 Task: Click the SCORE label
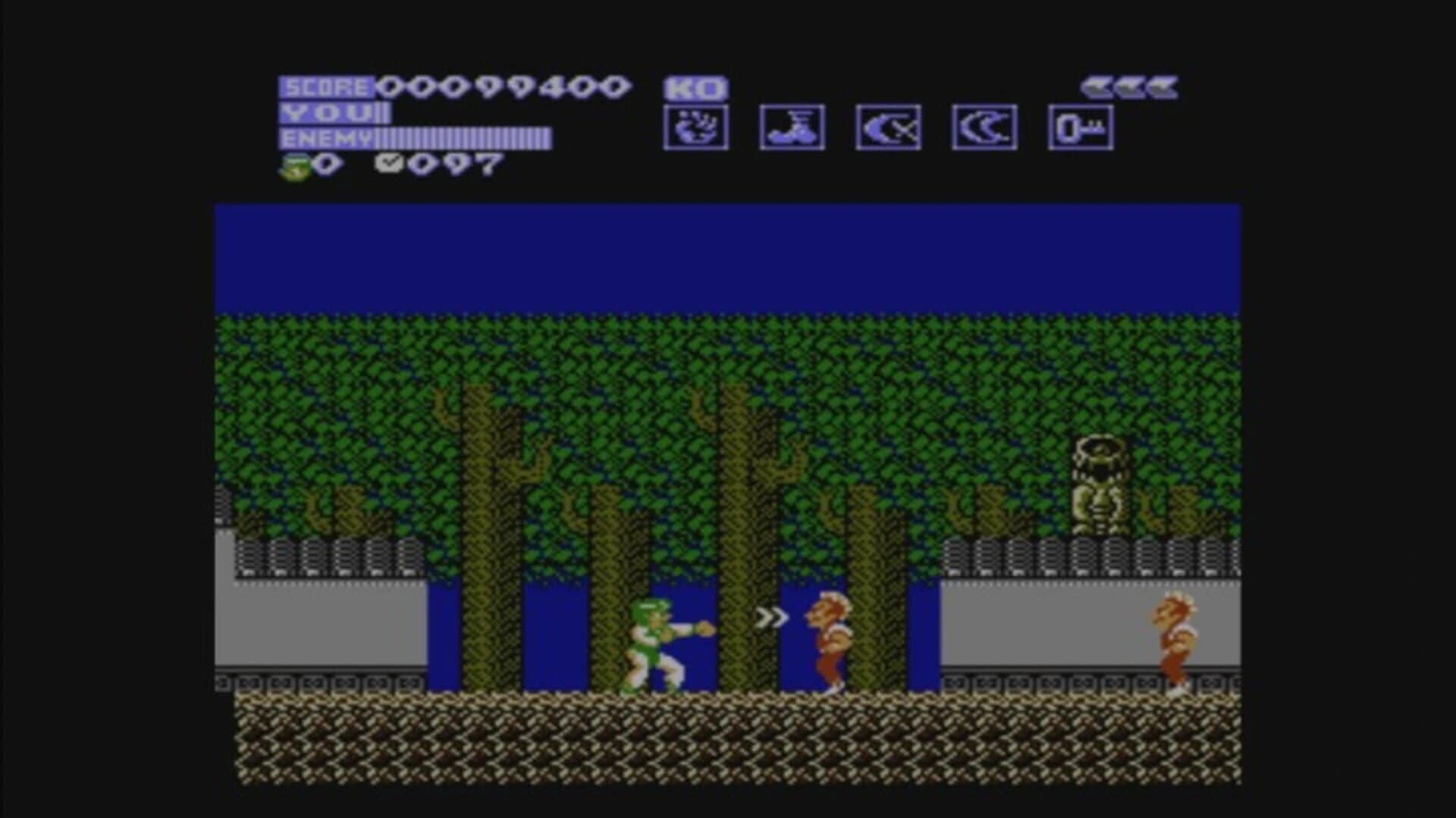(x=328, y=86)
